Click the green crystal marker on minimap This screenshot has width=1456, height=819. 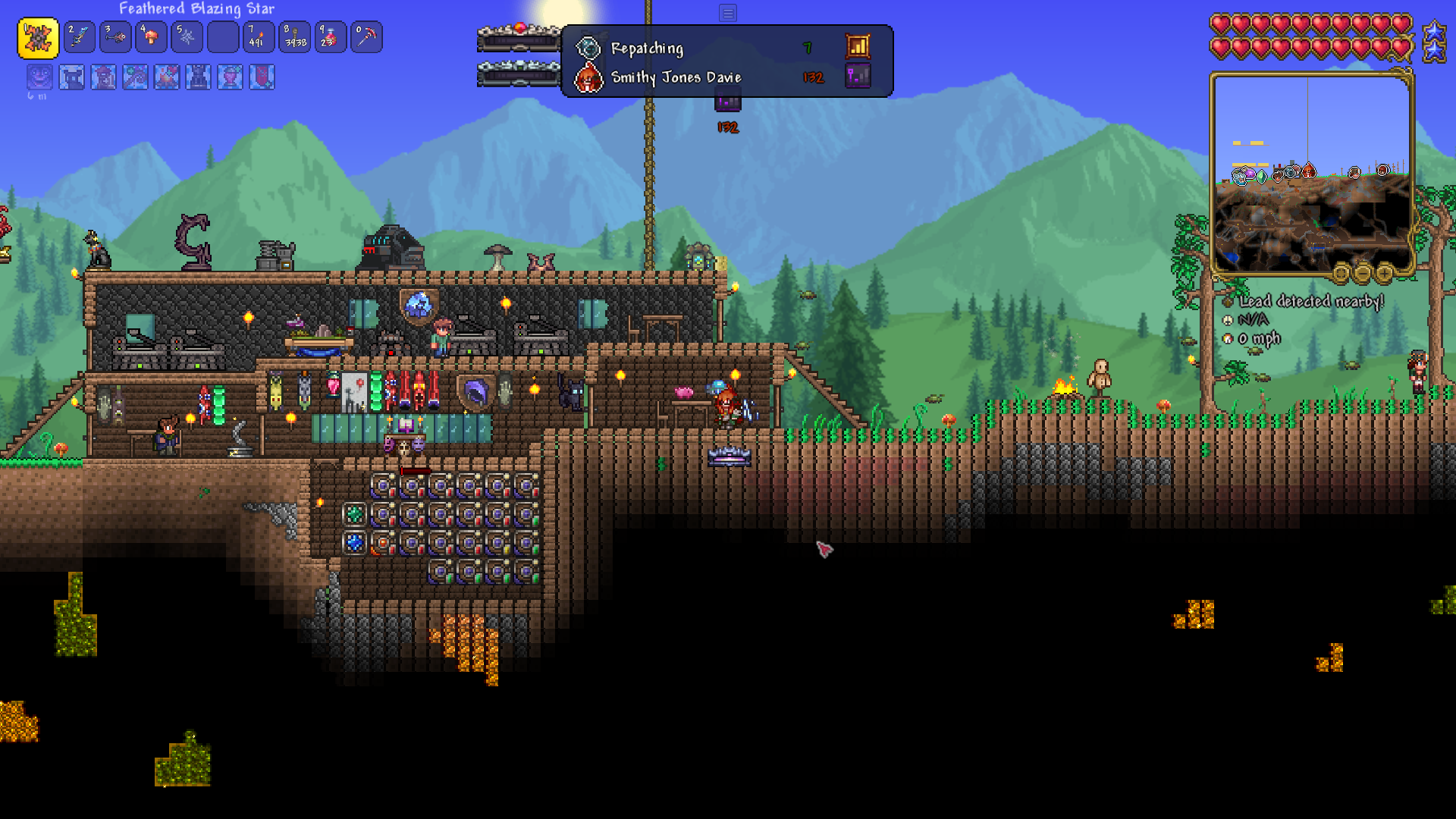1261,177
